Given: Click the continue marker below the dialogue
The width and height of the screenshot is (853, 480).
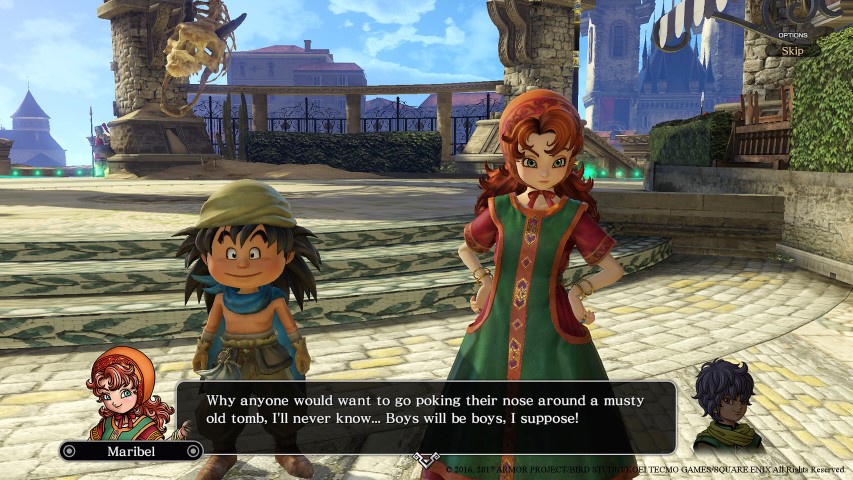Looking at the screenshot, I should pos(426,459).
